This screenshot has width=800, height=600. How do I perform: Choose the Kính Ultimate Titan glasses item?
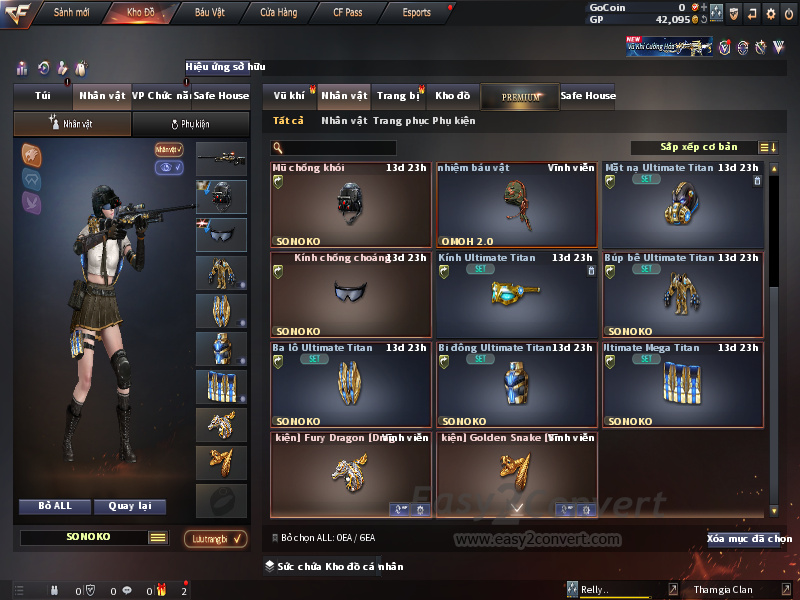[516, 294]
